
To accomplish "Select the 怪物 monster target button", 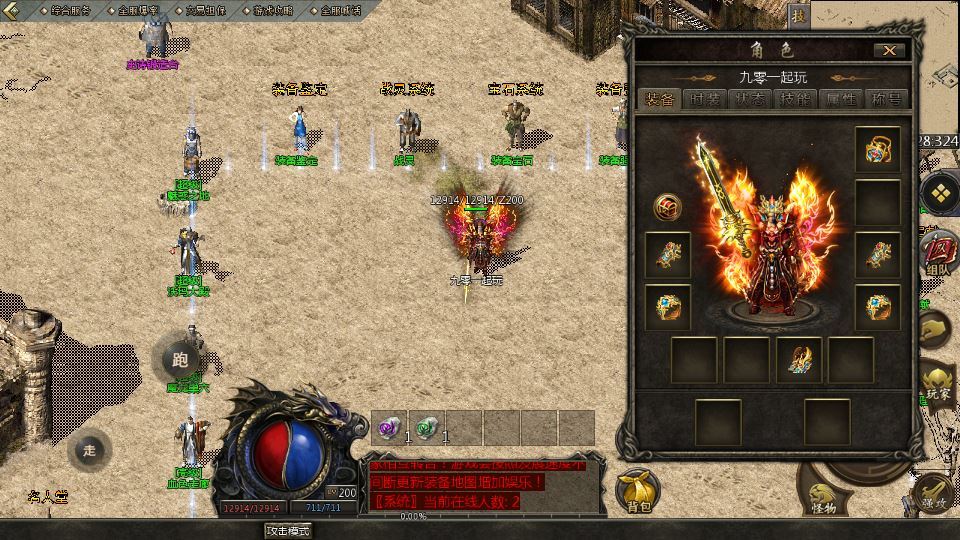I will coord(824,496).
